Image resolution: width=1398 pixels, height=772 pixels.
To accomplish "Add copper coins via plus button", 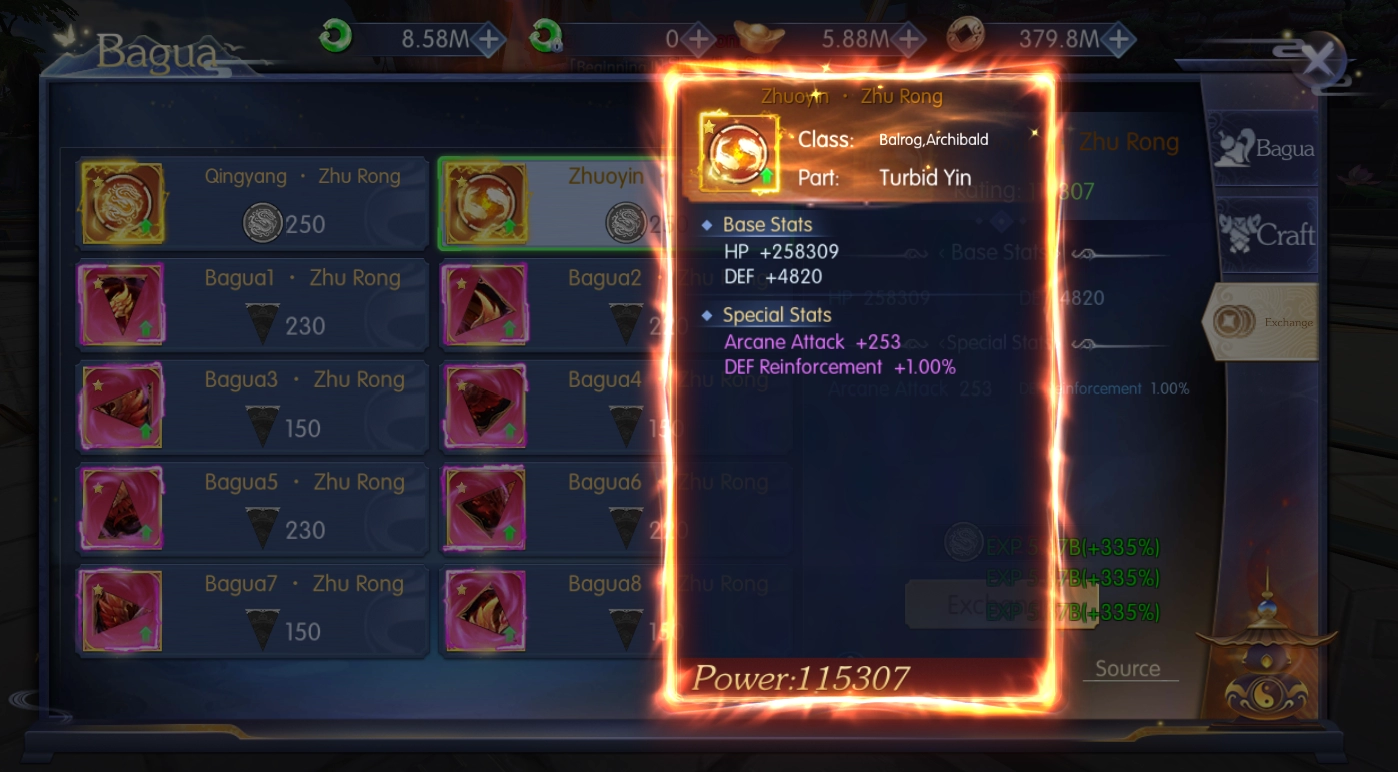I will click(1118, 40).
